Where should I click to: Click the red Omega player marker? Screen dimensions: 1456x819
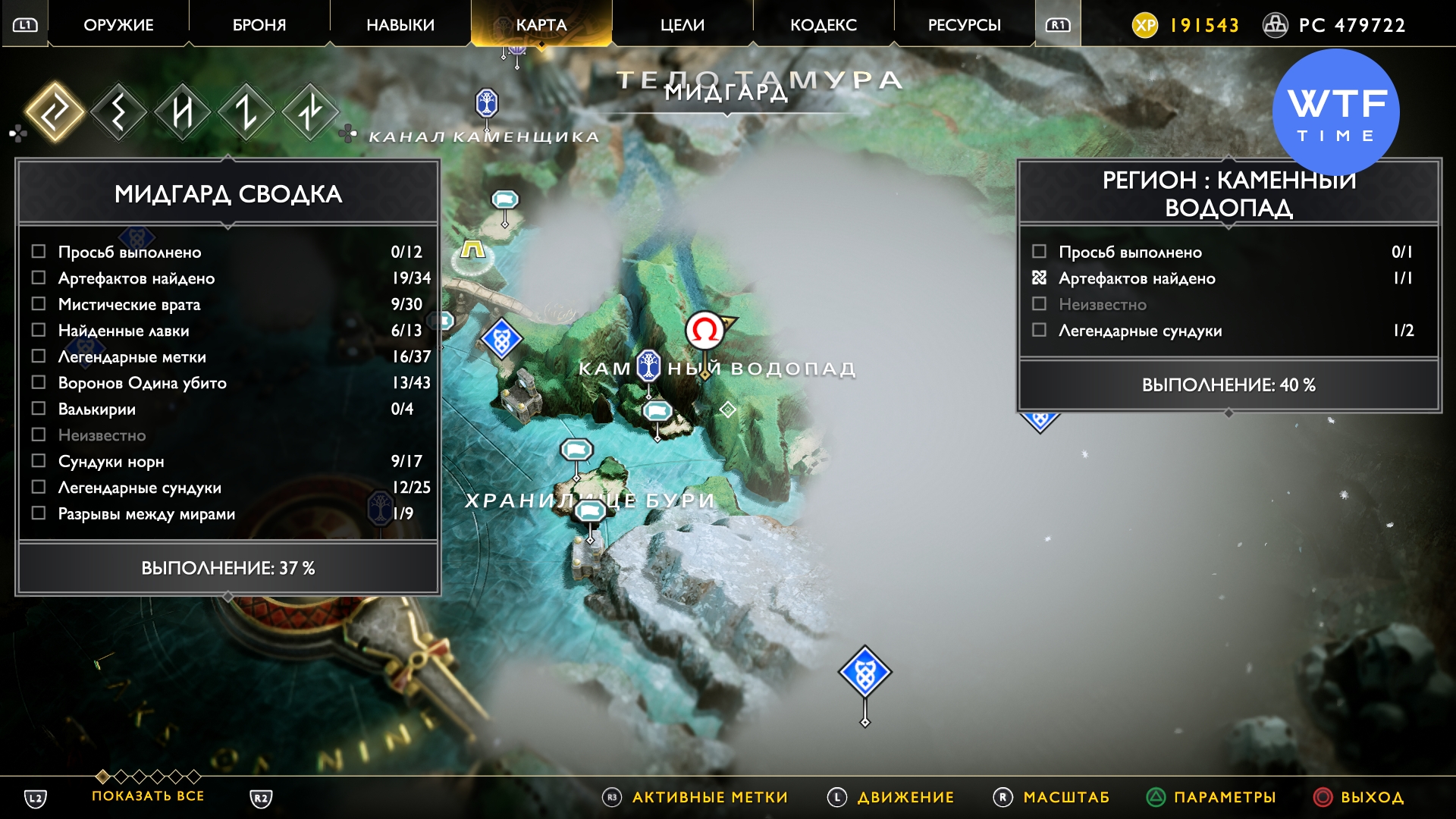[704, 331]
